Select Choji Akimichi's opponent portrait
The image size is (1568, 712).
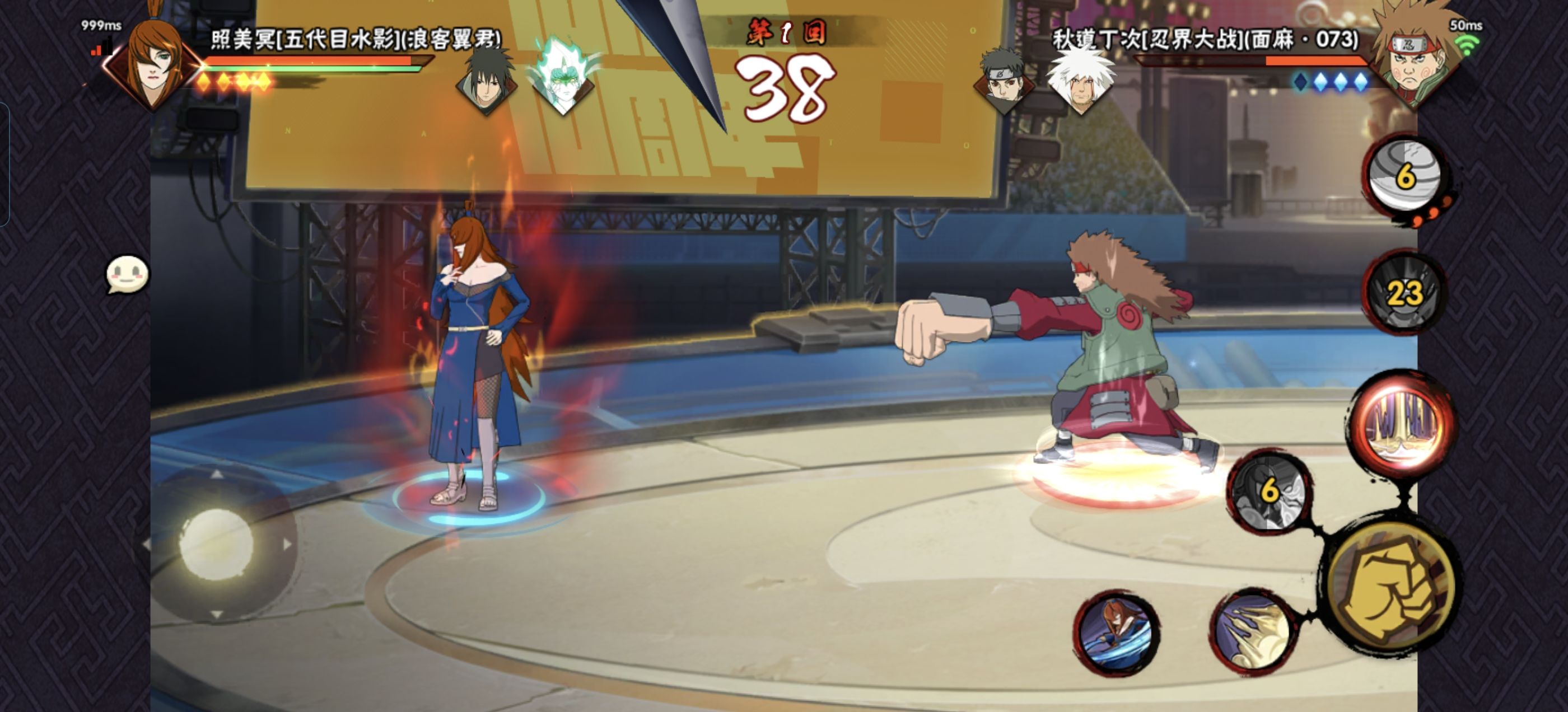1415,61
